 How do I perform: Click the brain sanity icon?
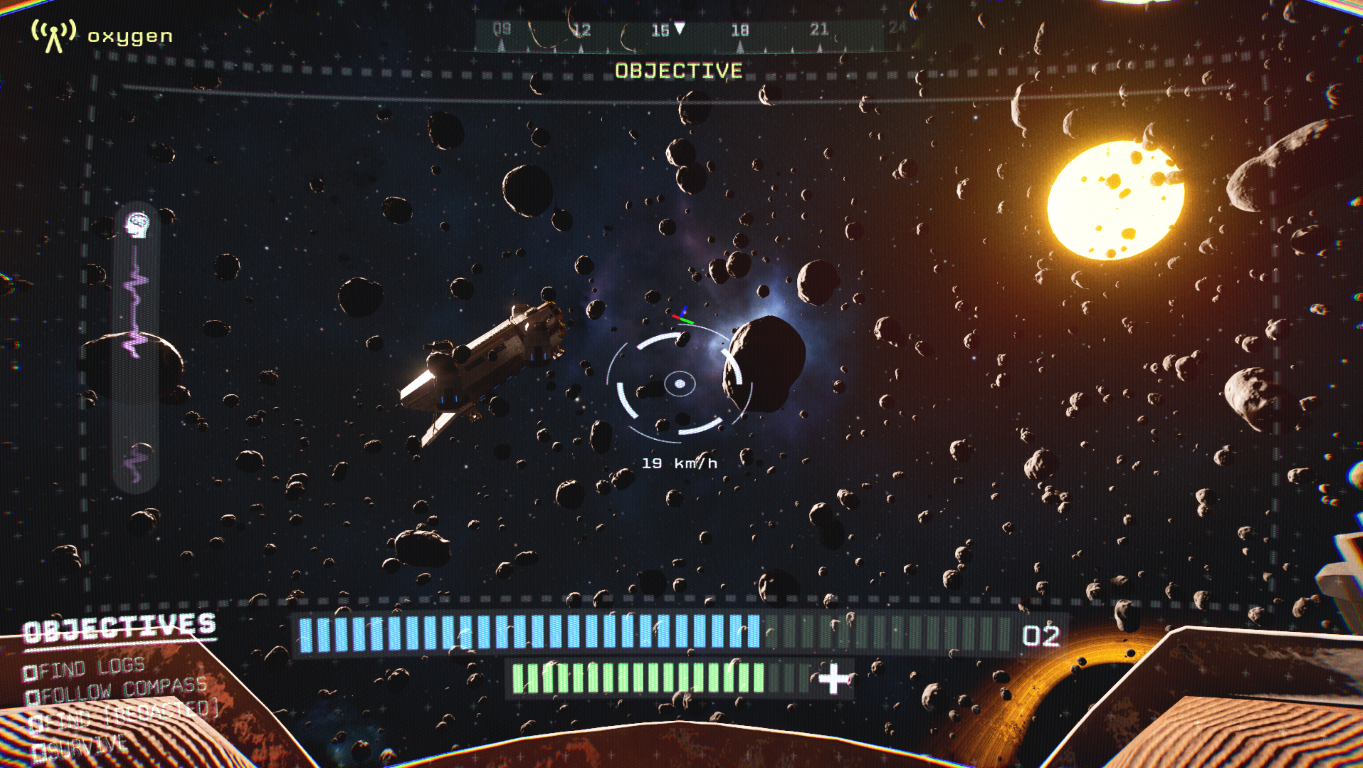click(x=135, y=224)
